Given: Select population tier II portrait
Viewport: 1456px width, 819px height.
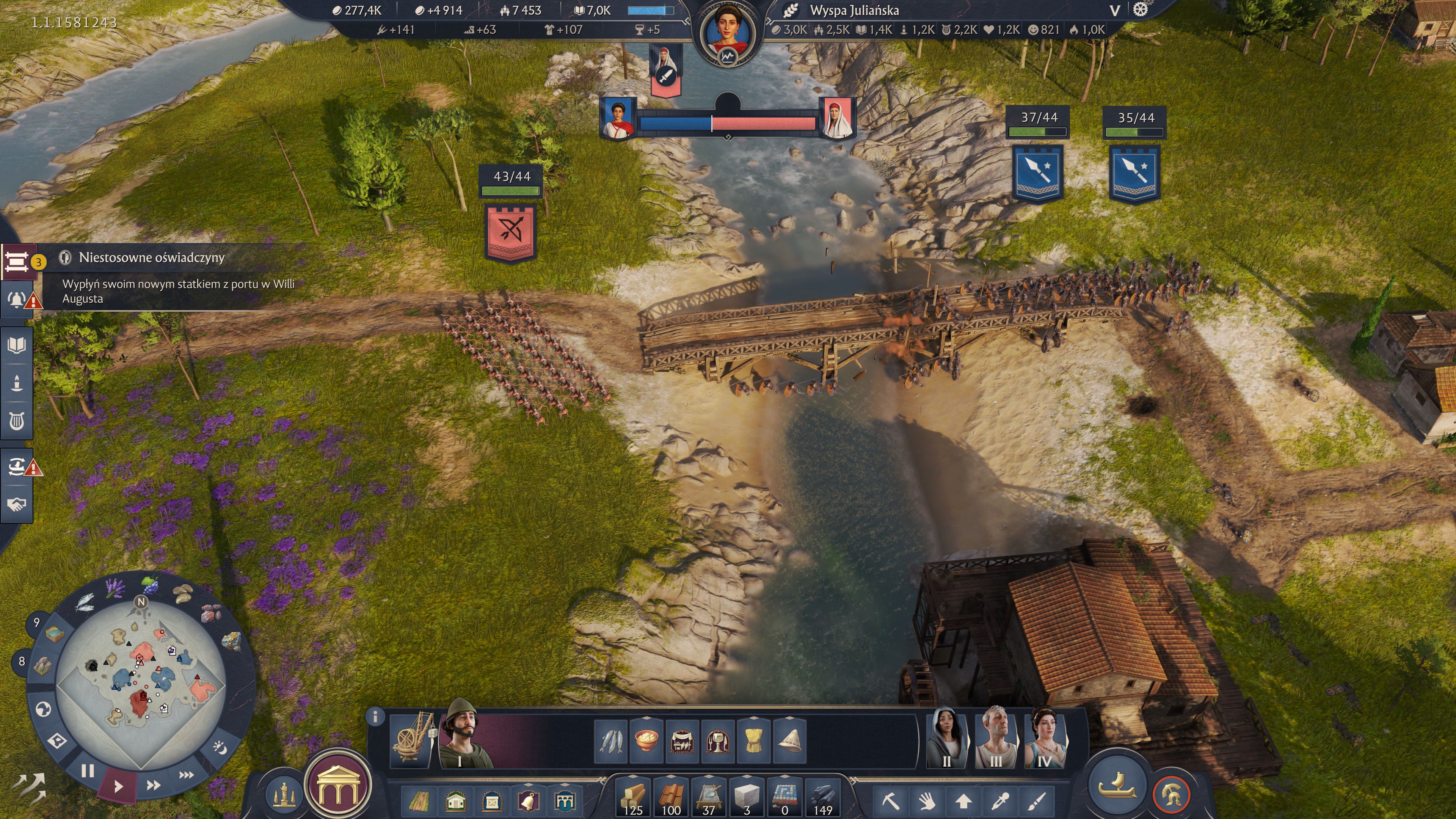Looking at the screenshot, I should tap(947, 738).
